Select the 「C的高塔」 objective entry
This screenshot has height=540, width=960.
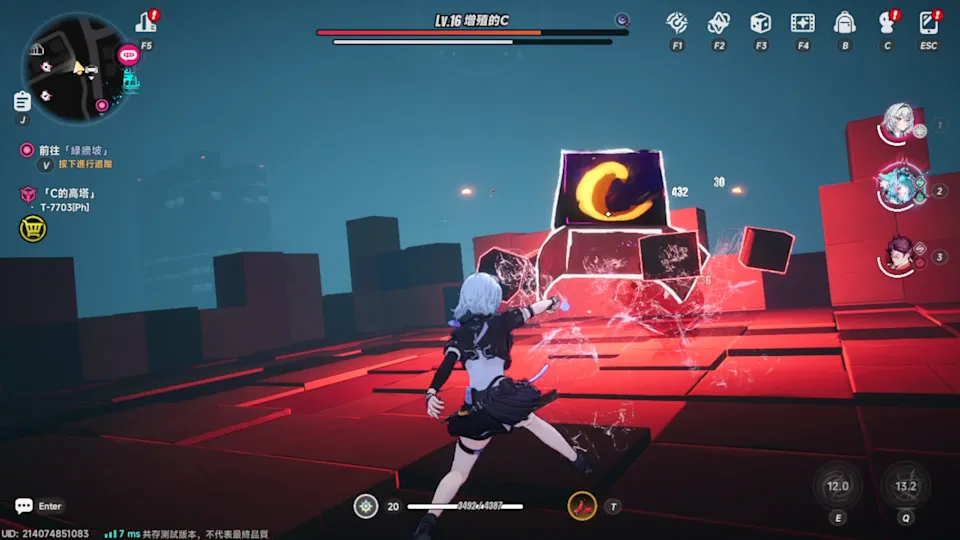click(x=70, y=193)
